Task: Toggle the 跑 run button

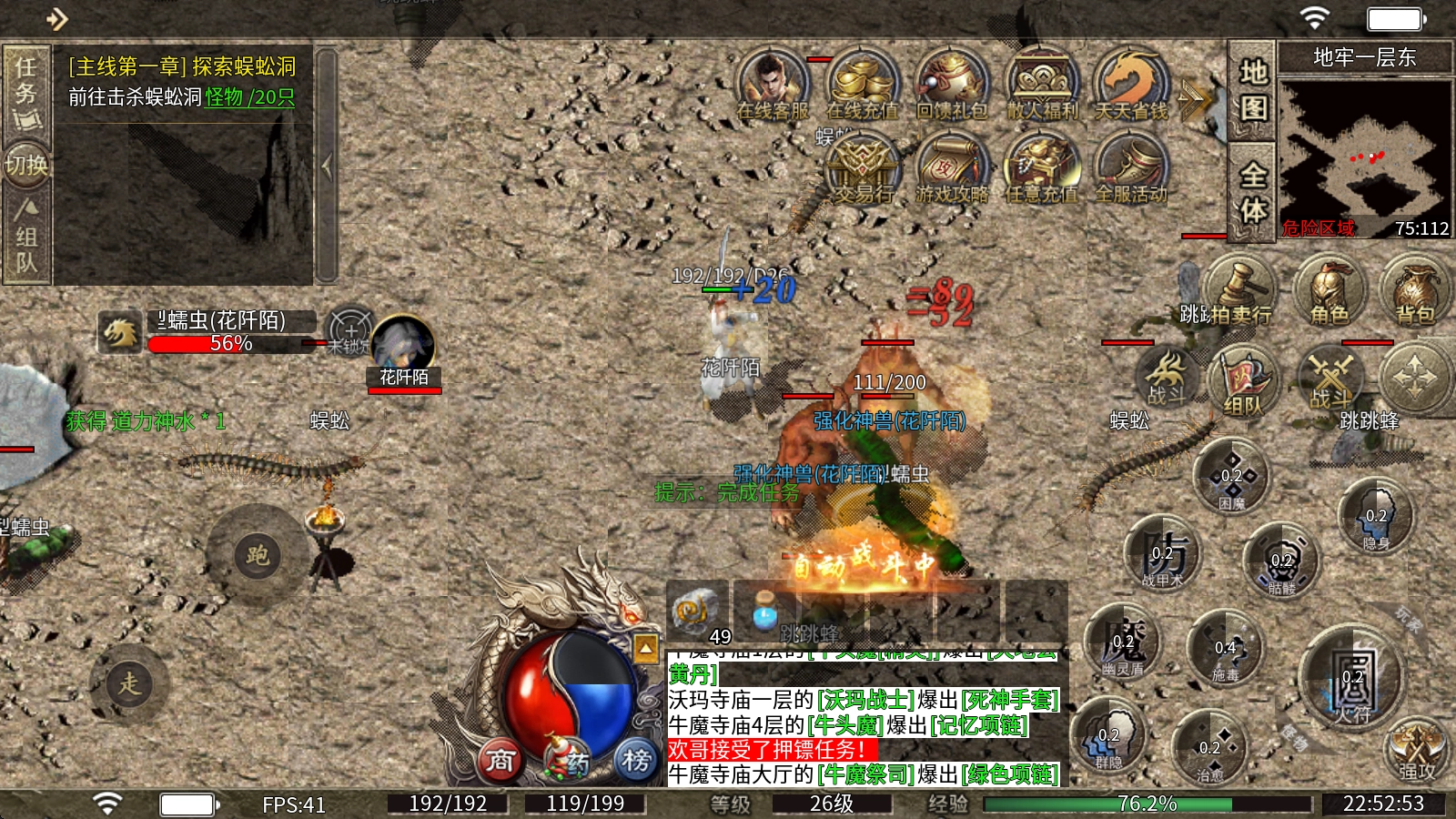Action: point(258,555)
